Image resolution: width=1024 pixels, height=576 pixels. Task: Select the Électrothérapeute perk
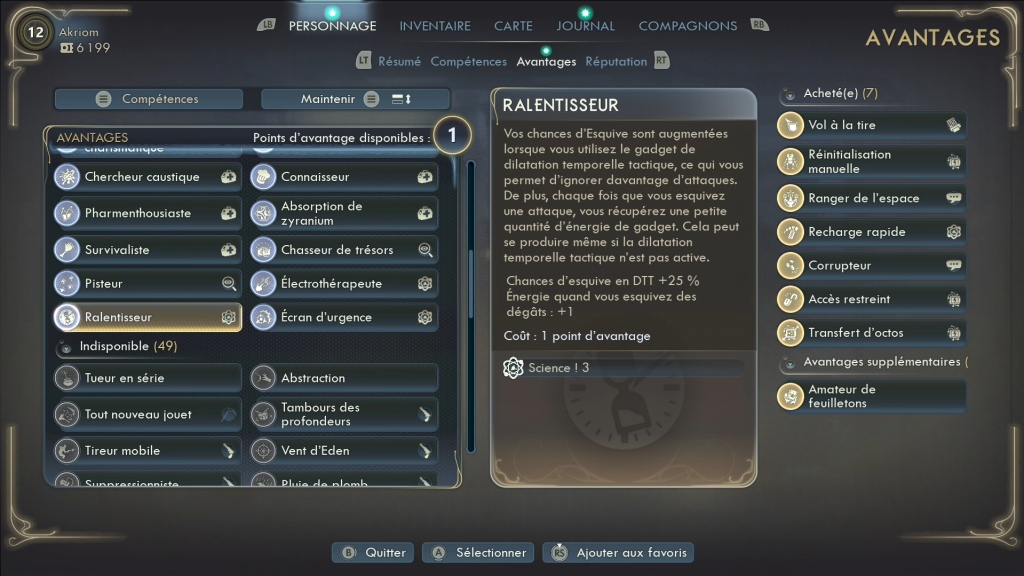343,284
